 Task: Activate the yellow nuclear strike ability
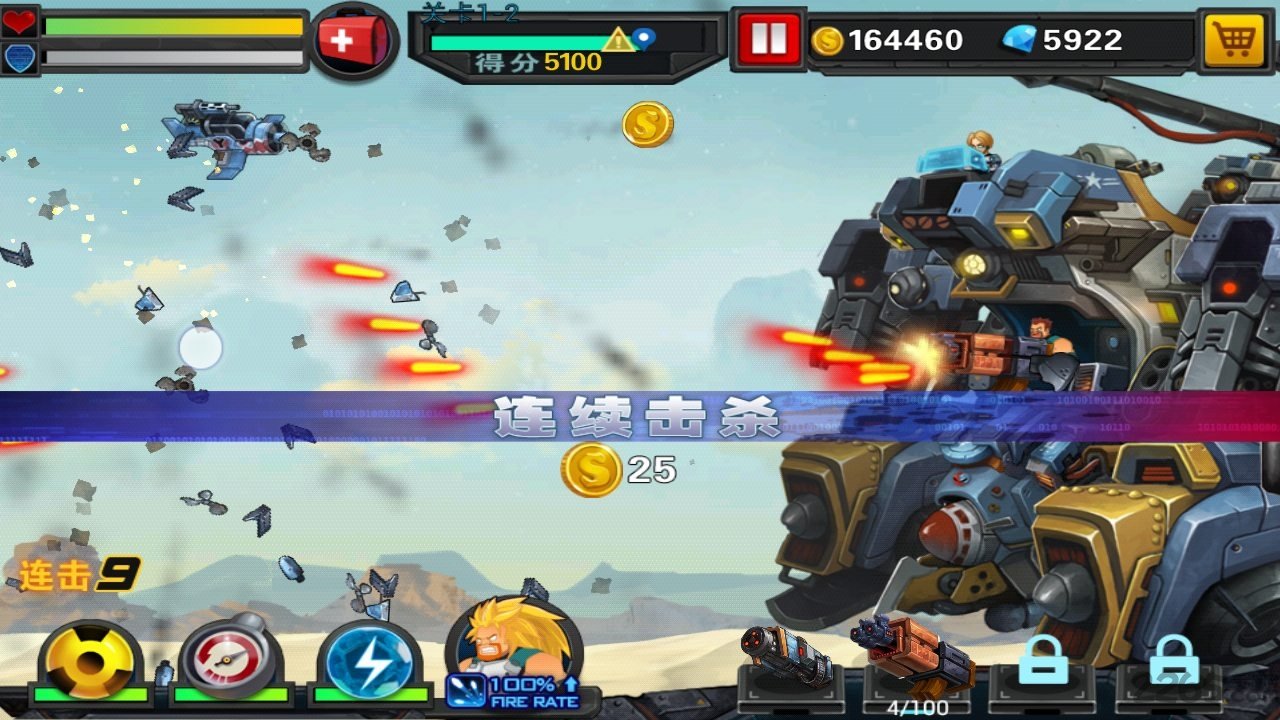pos(90,662)
